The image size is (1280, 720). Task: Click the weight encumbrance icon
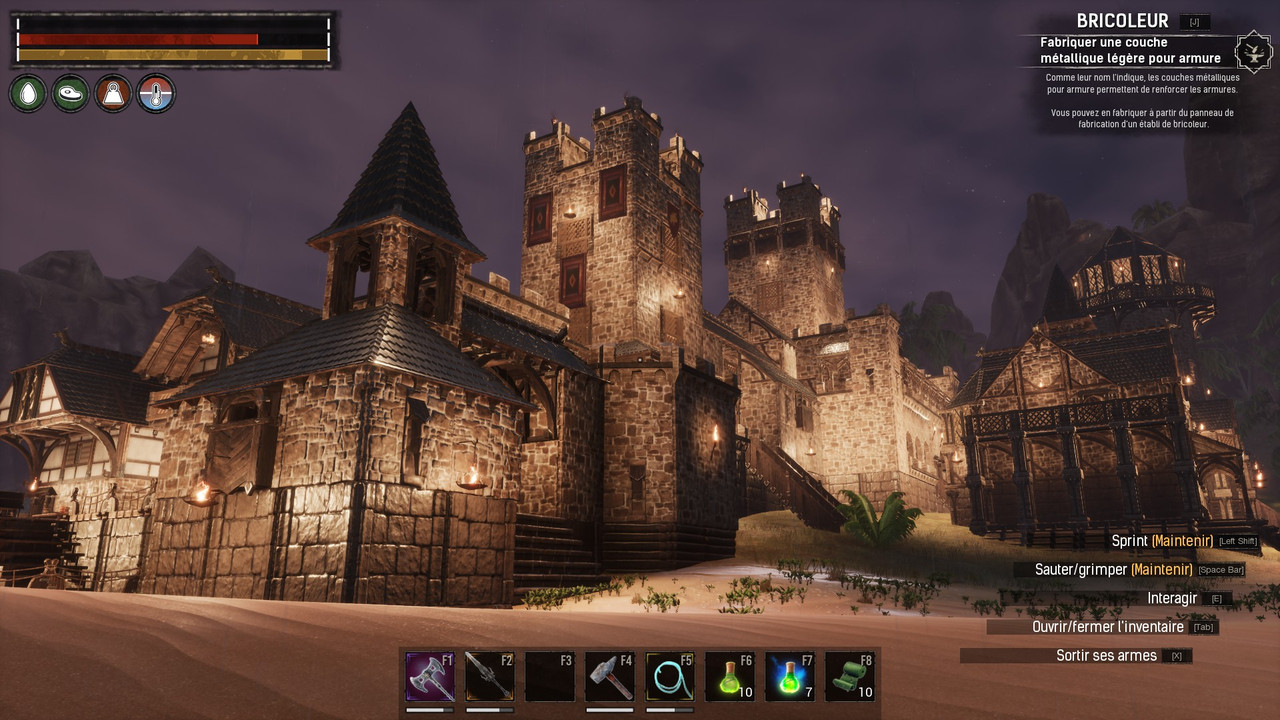click(113, 94)
